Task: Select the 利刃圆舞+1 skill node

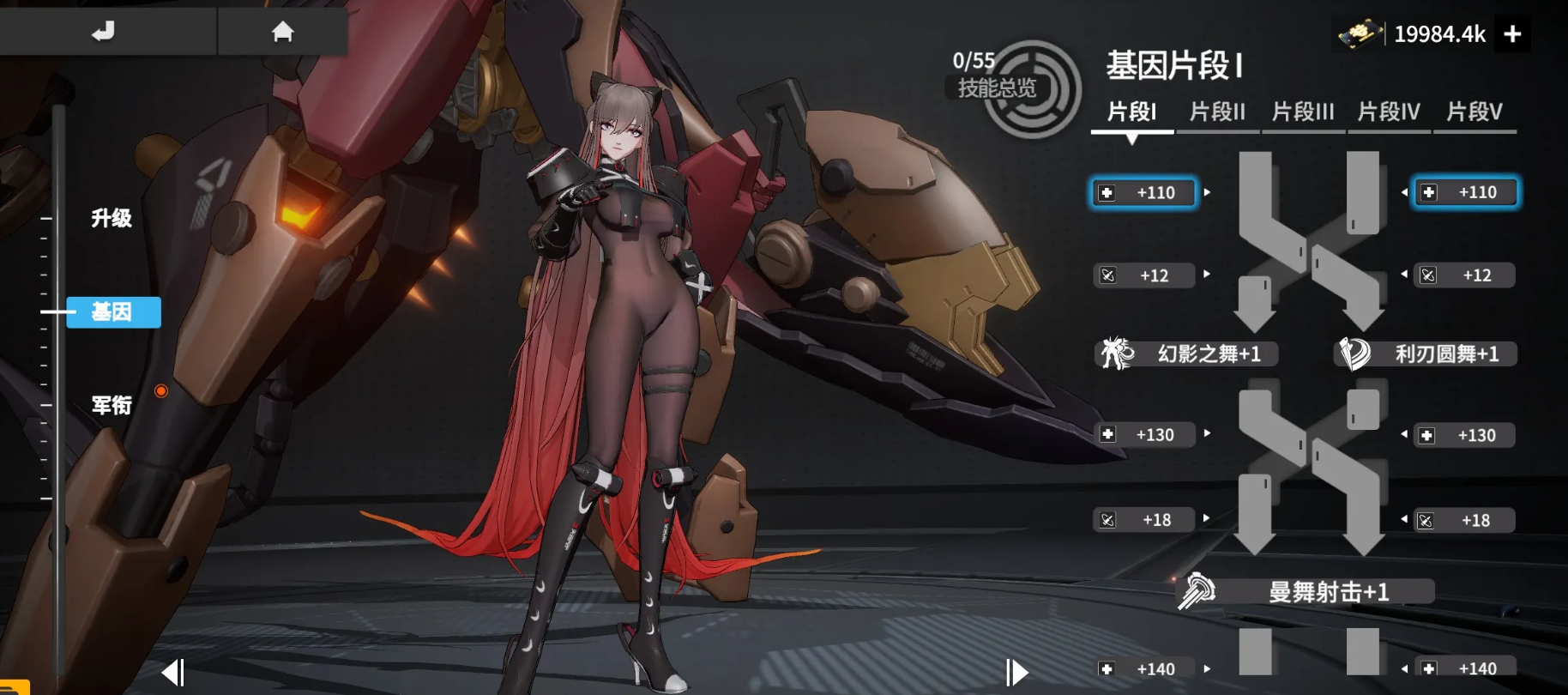Action: click(1426, 354)
